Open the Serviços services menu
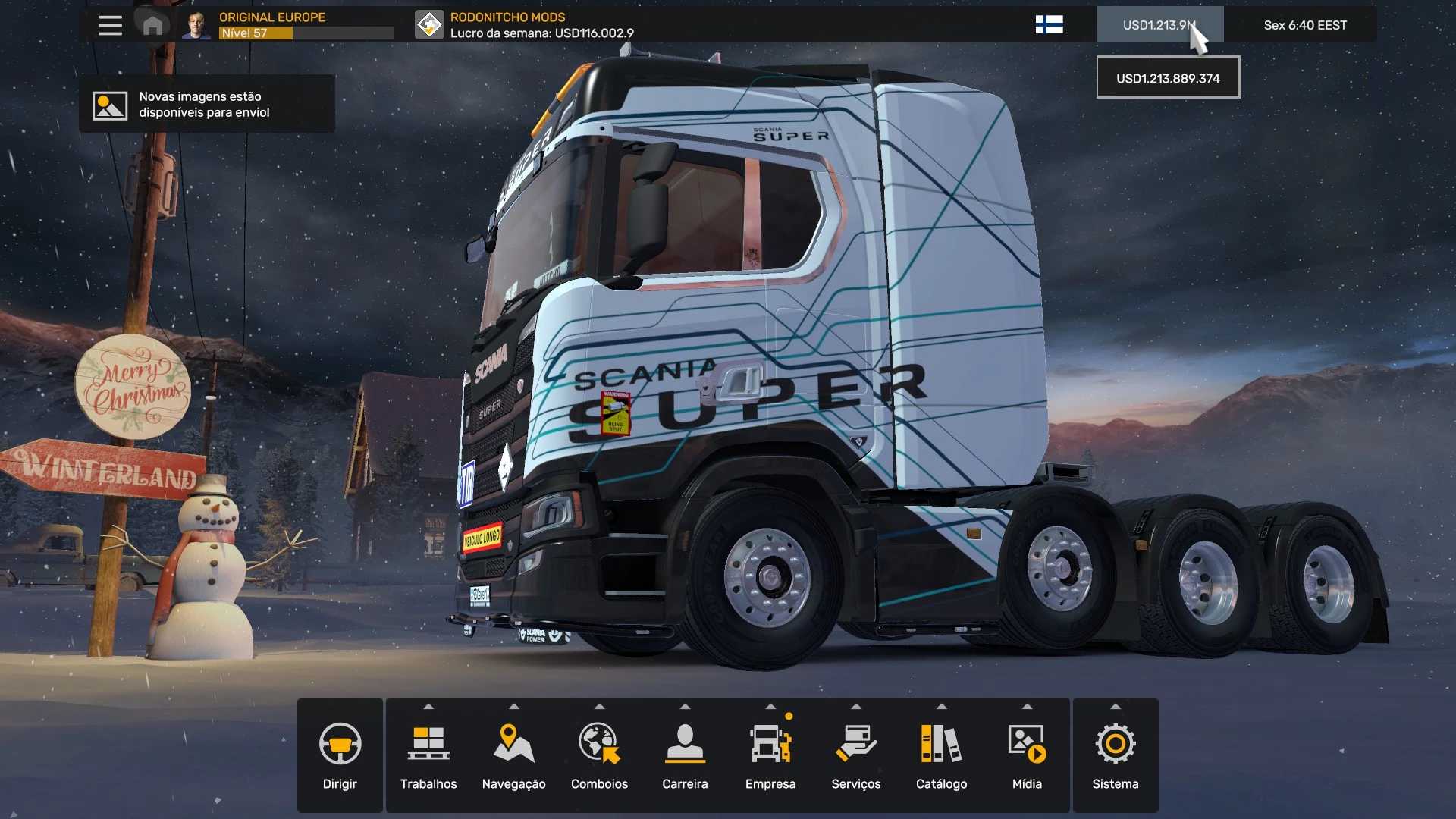 (x=856, y=755)
